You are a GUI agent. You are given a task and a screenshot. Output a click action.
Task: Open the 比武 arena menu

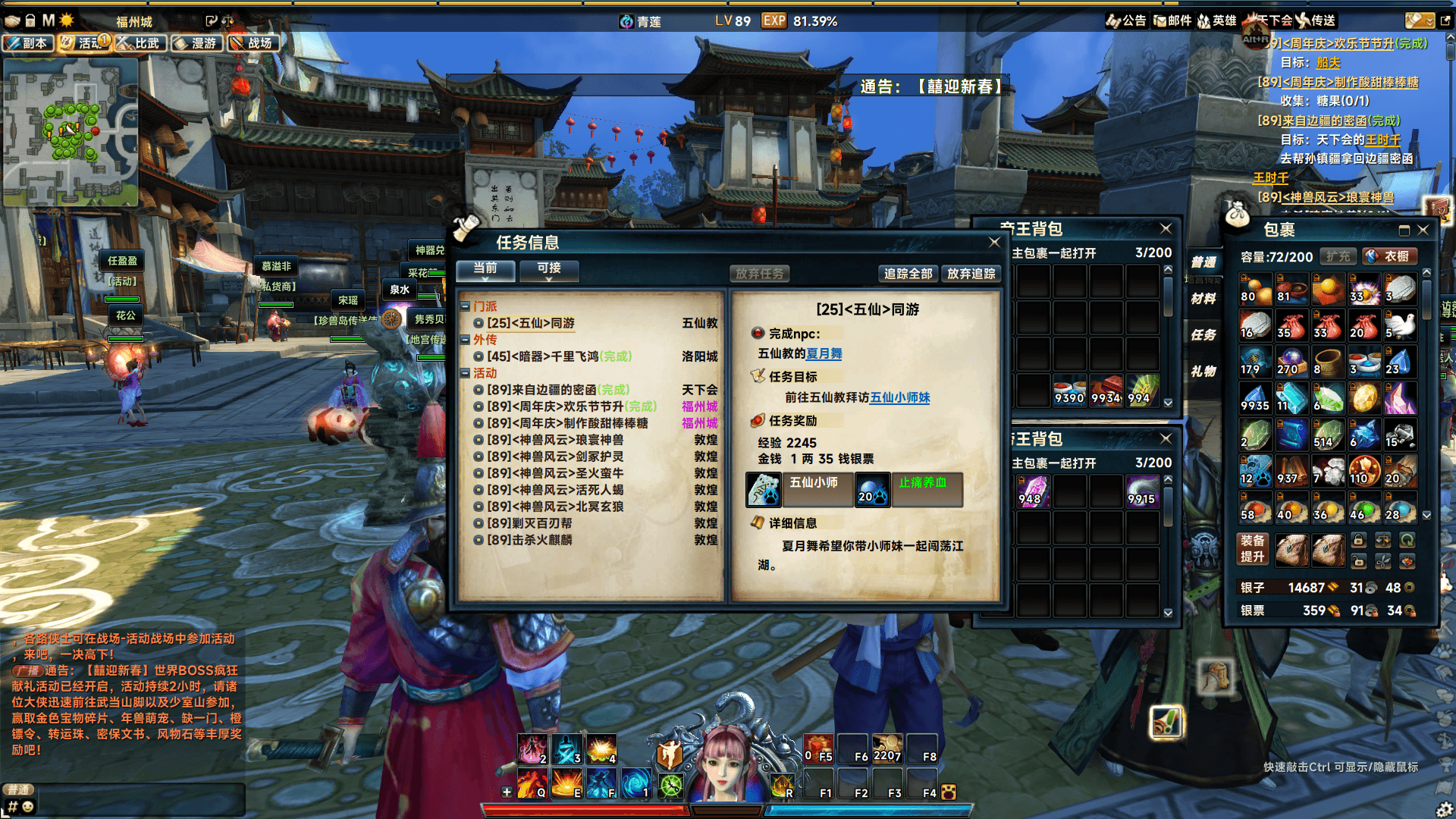click(140, 43)
